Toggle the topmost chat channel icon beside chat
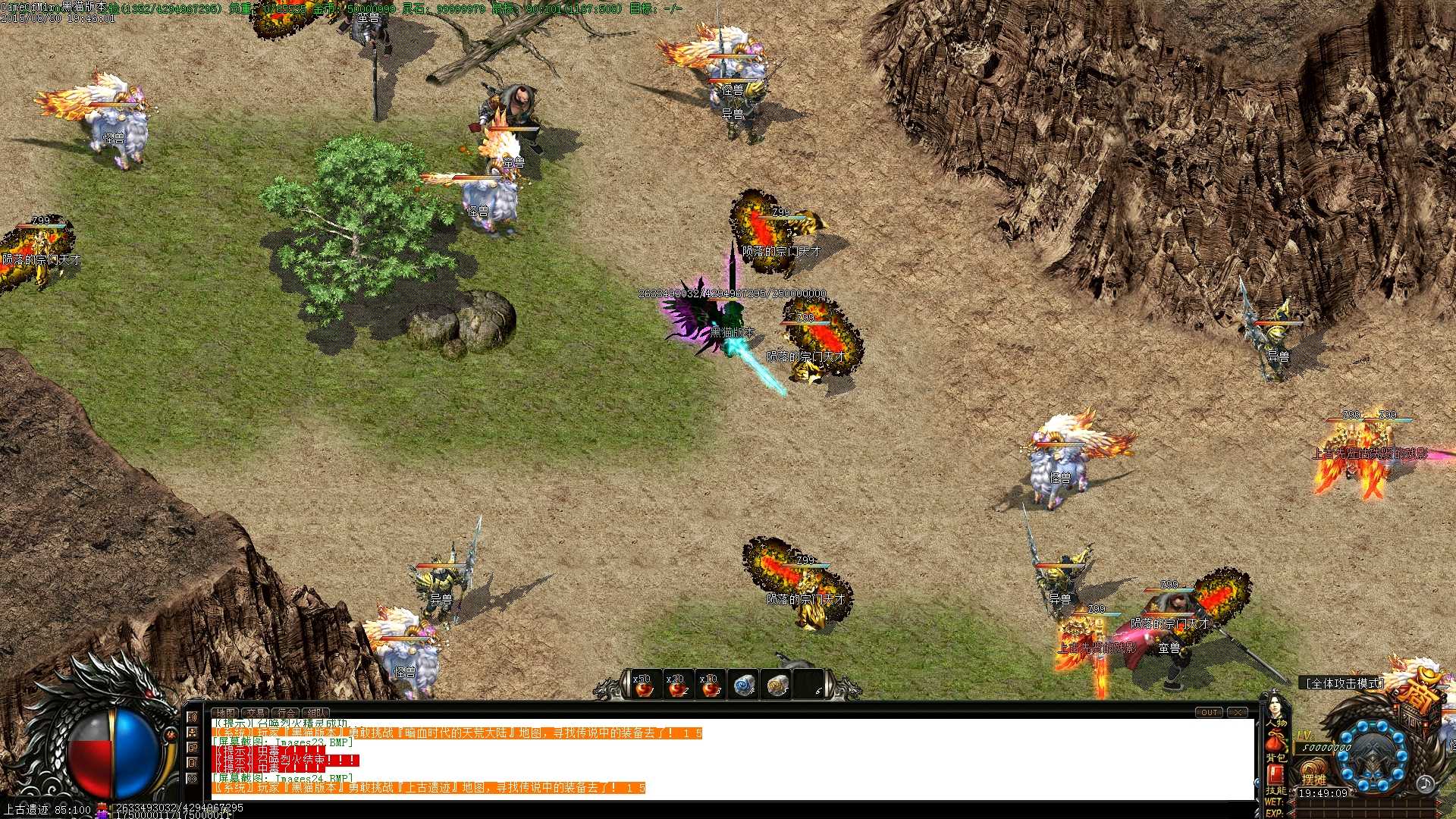The width and height of the screenshot is (1456, 819). pos(192,716)
